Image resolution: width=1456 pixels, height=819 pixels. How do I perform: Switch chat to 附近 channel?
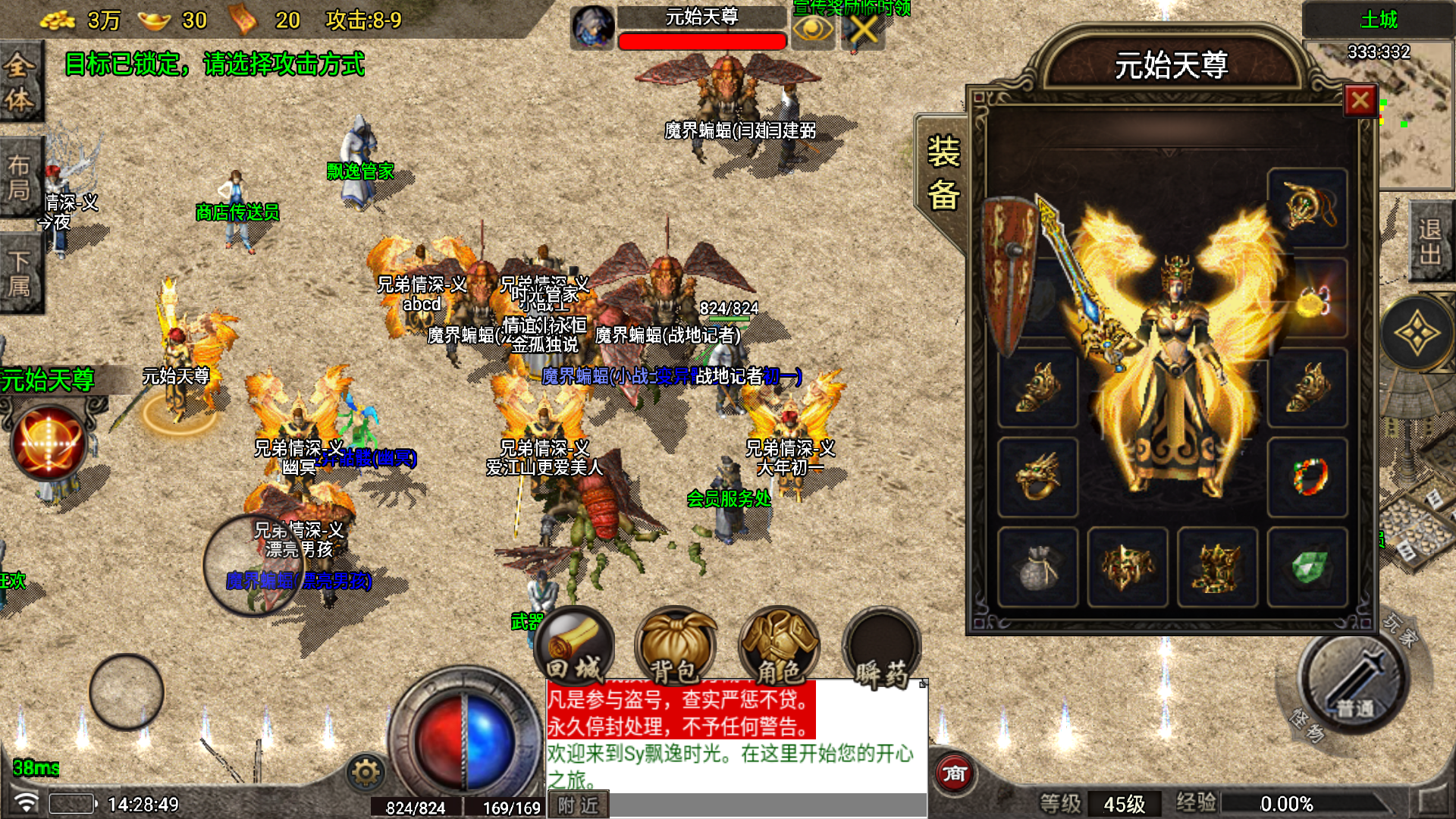pyautogui.click(x=578, y=805)
